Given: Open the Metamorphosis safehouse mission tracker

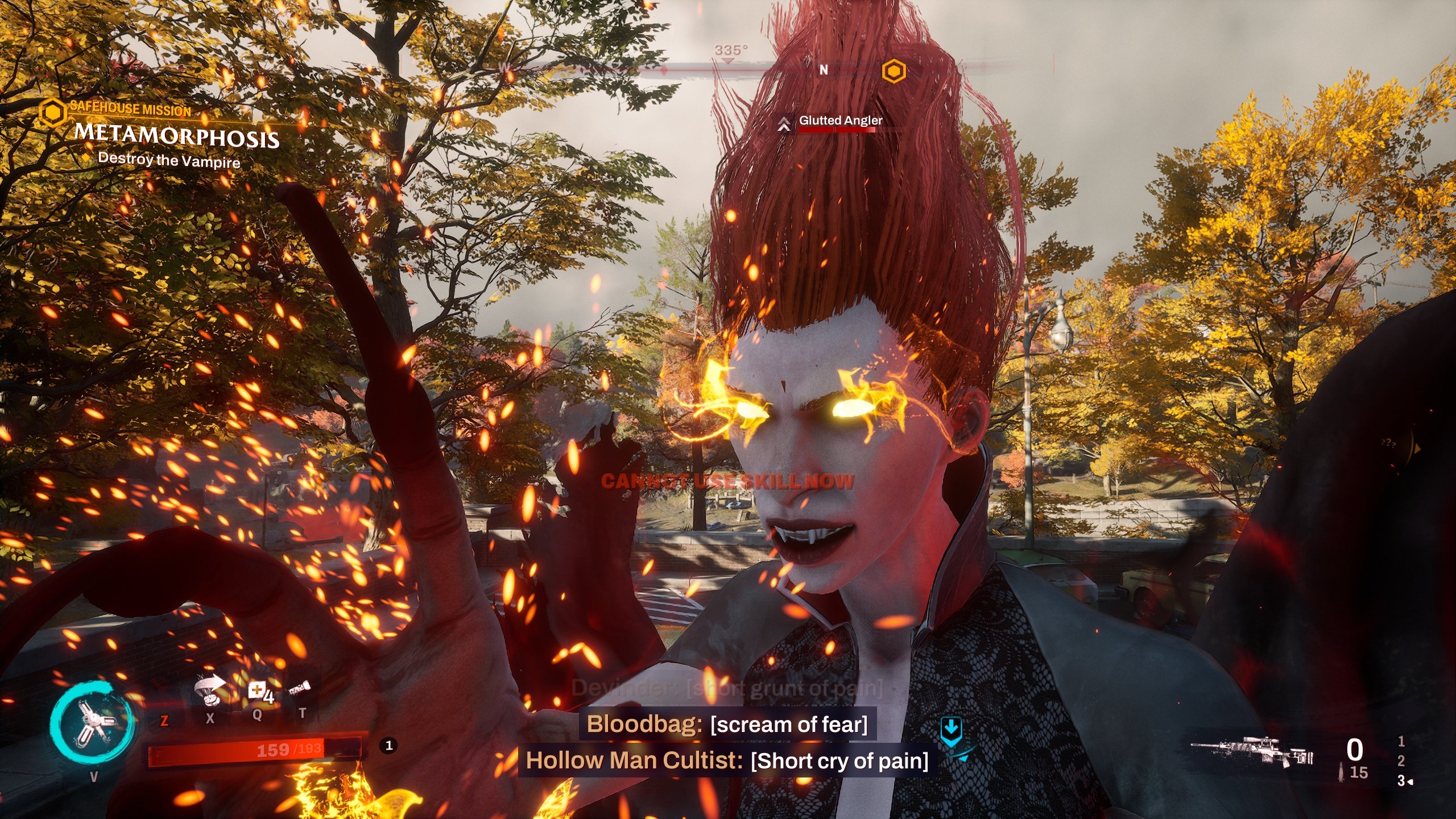Looking at the screenshot, I should (x=177, y=136).
